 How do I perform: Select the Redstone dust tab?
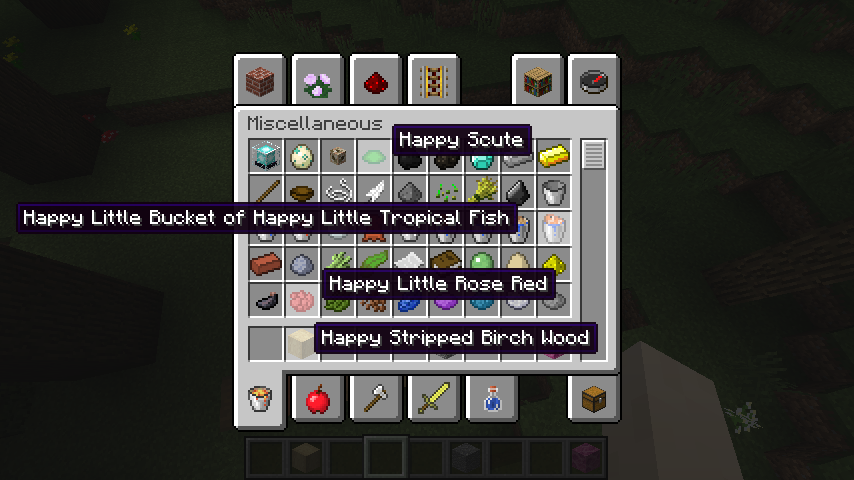click(x=375, y=80)
